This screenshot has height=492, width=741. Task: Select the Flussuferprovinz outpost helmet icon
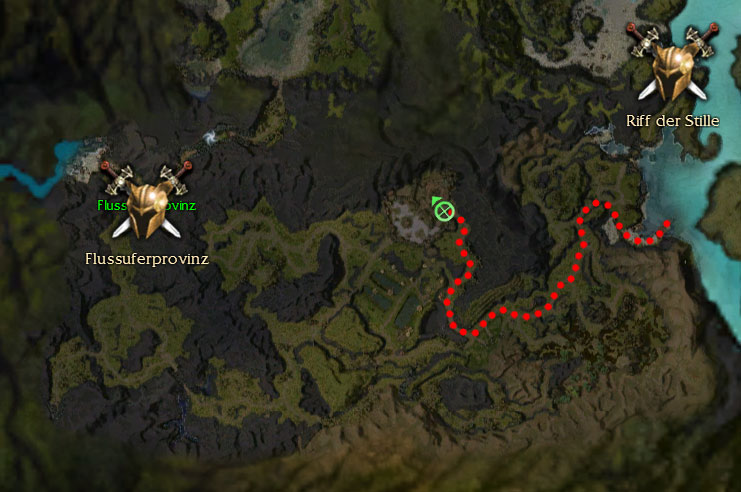coord(146,198)
